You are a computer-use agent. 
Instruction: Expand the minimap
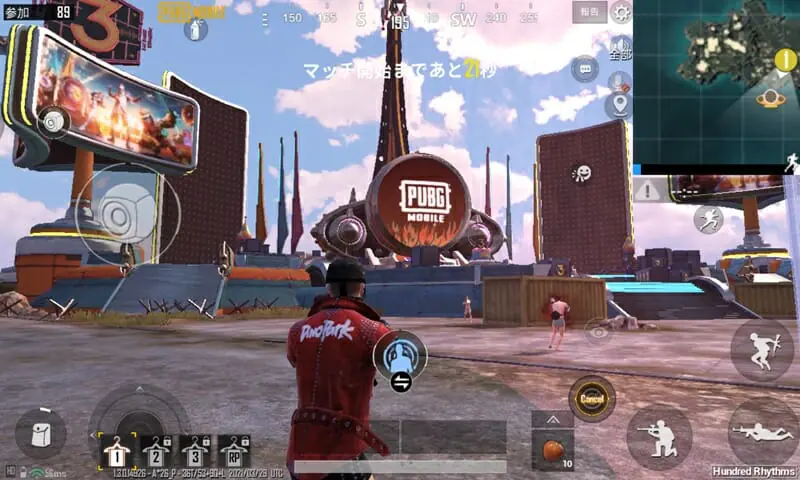[715, 82]
